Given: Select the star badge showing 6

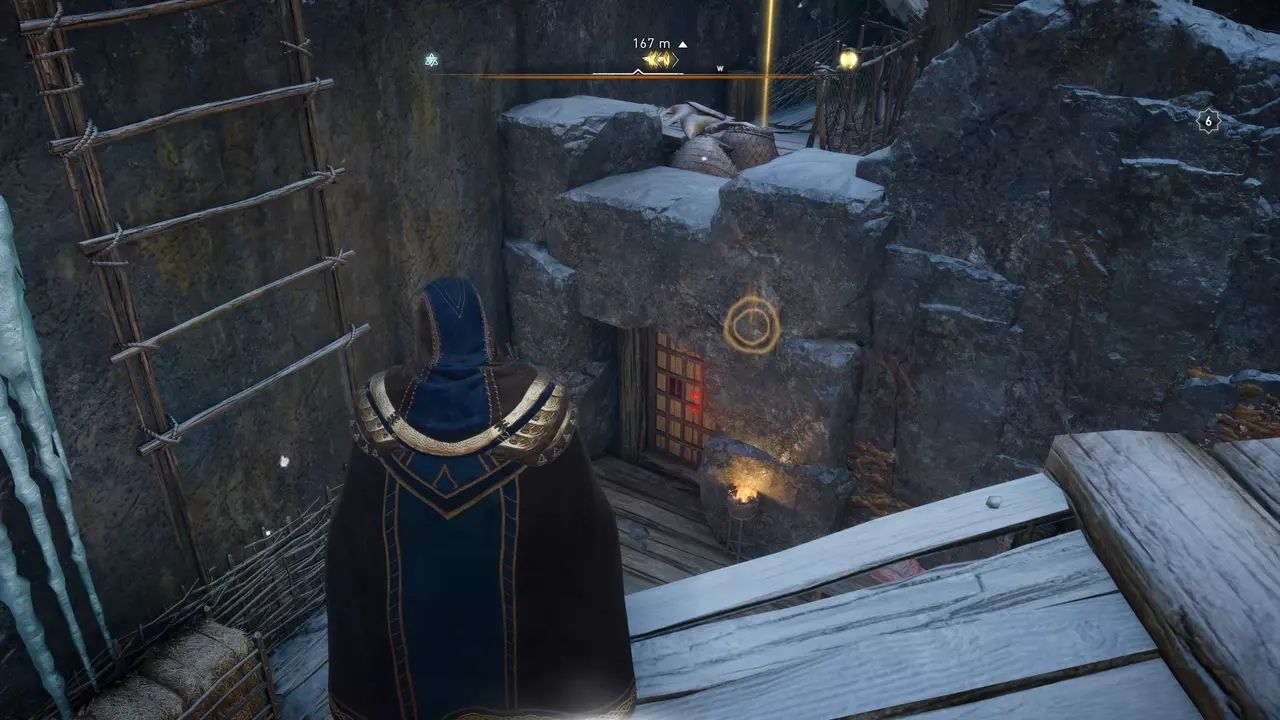Looking at the screenshot, I should [x=1208, y=120].
